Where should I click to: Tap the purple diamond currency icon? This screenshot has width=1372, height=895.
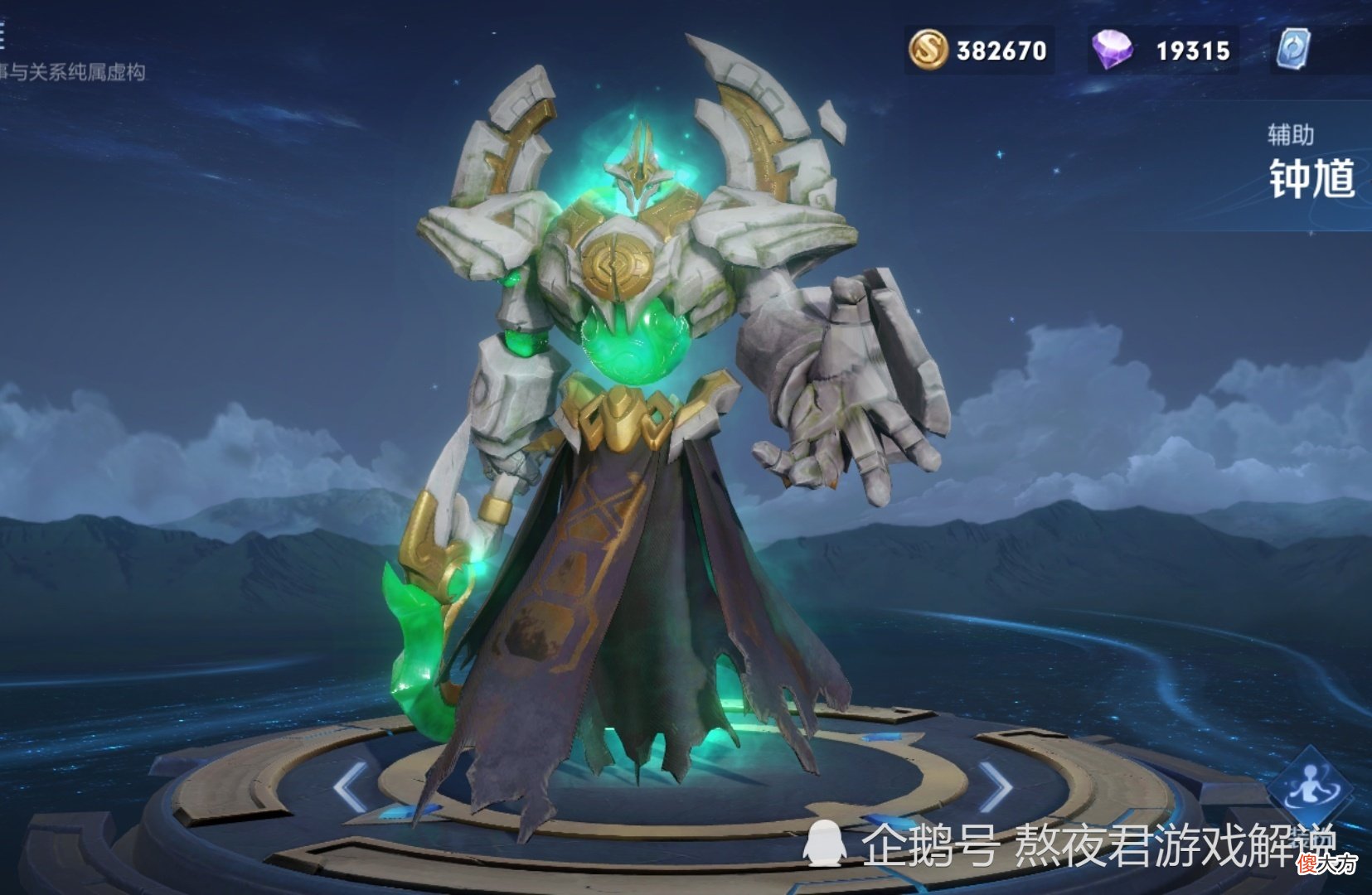click(x=1113, y=50)
